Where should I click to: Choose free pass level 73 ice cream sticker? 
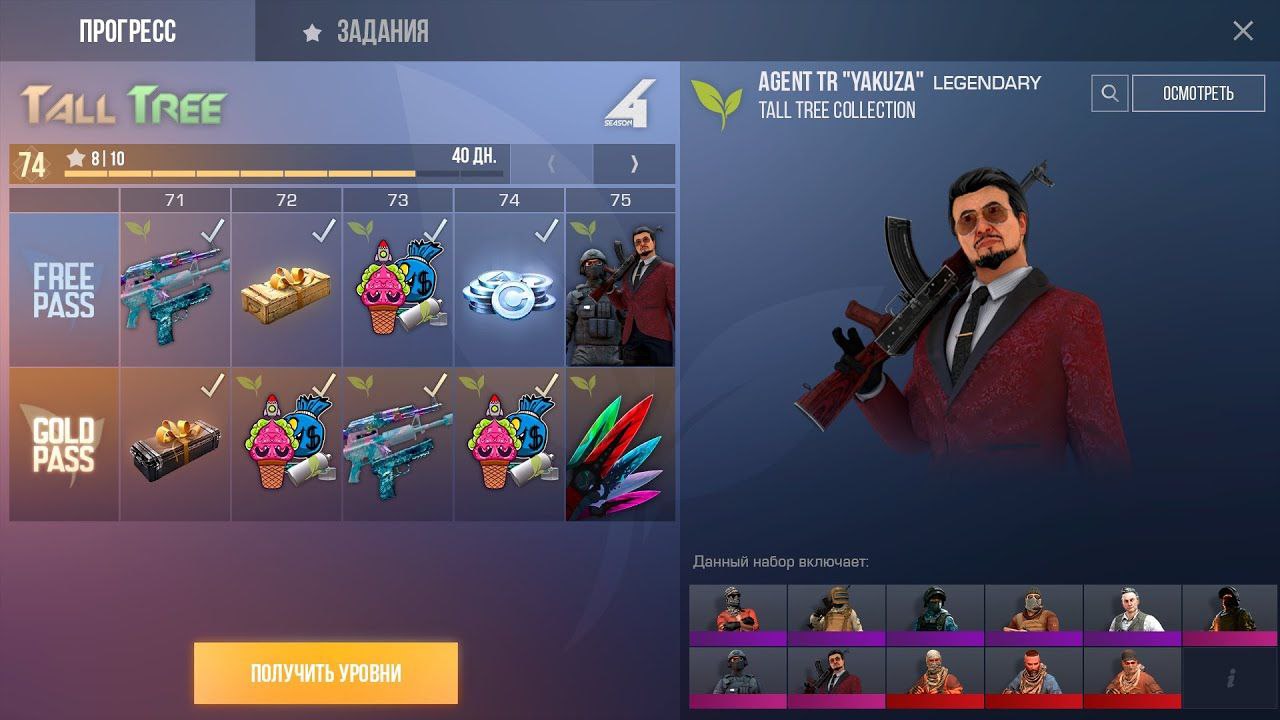(x=398, y=290)
